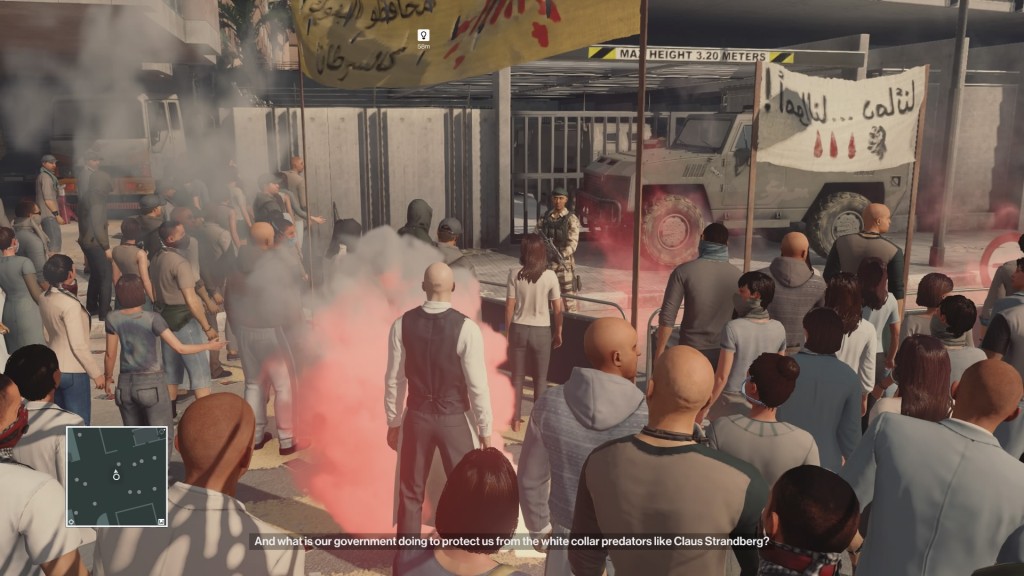
Task: Select the objective waypoint marker showing 58m
Action: click(423, 36)
